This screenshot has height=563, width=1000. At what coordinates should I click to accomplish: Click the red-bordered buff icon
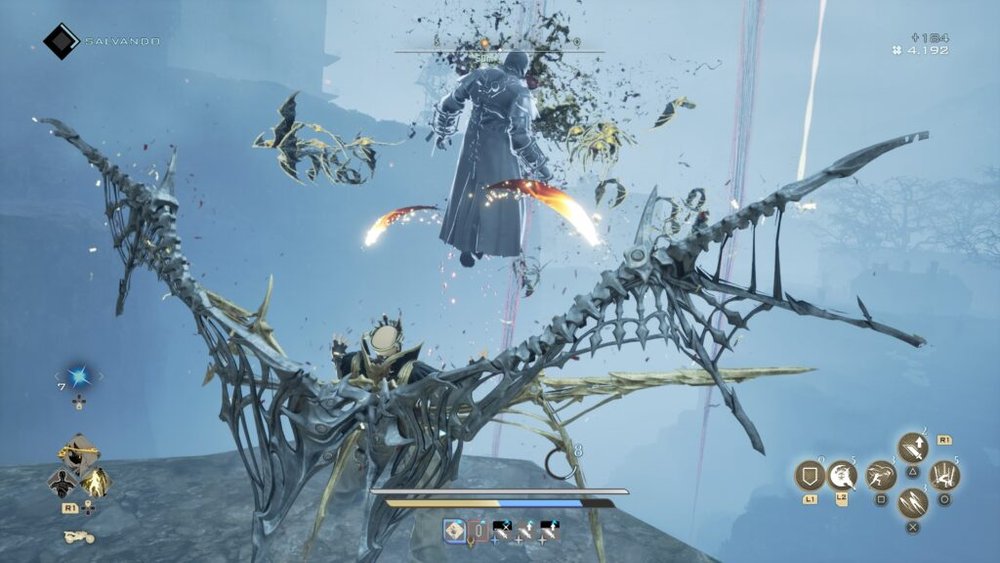(478, 531)
